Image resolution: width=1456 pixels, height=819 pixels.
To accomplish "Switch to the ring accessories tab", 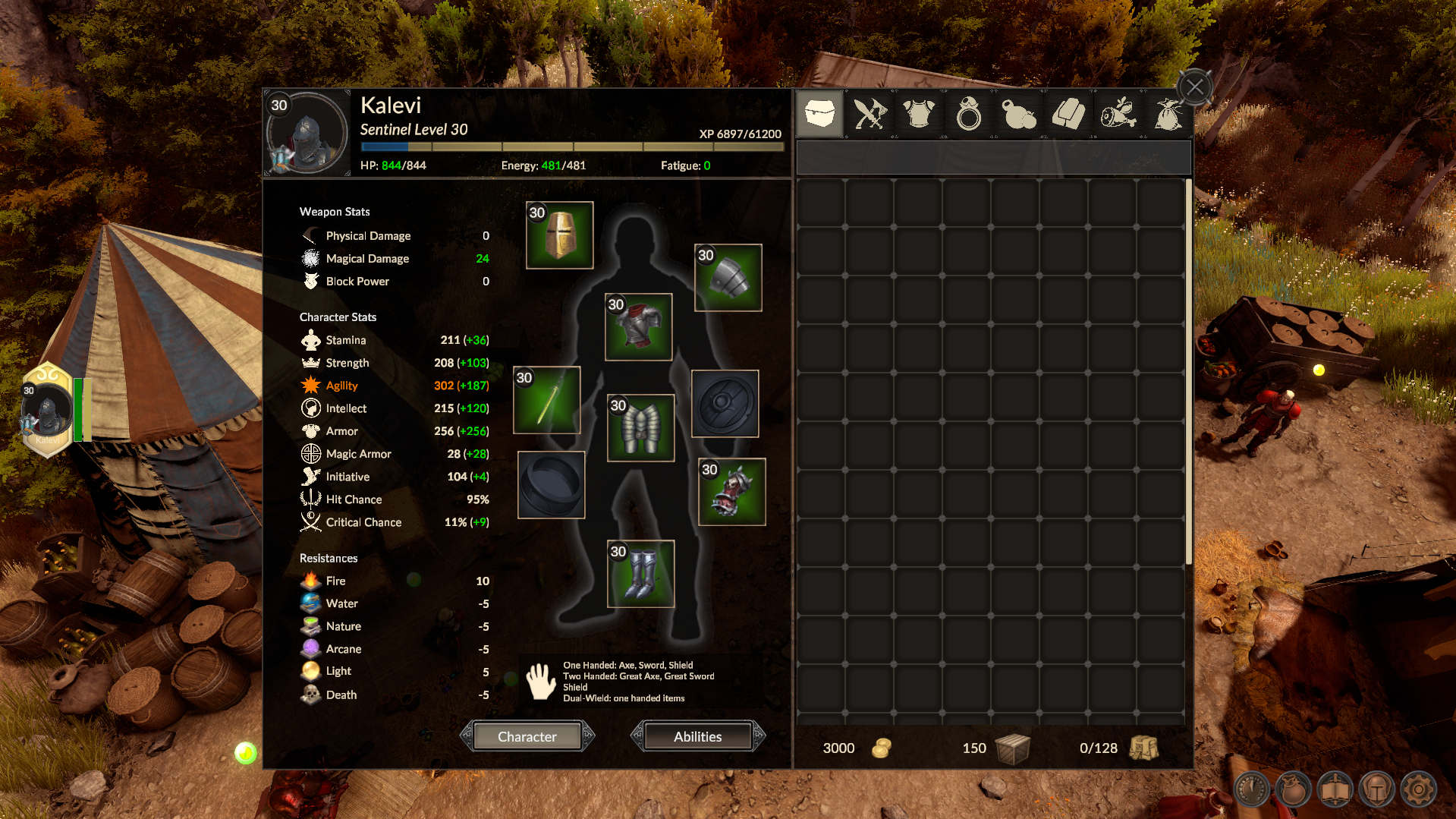I will (x=969, y=114).
